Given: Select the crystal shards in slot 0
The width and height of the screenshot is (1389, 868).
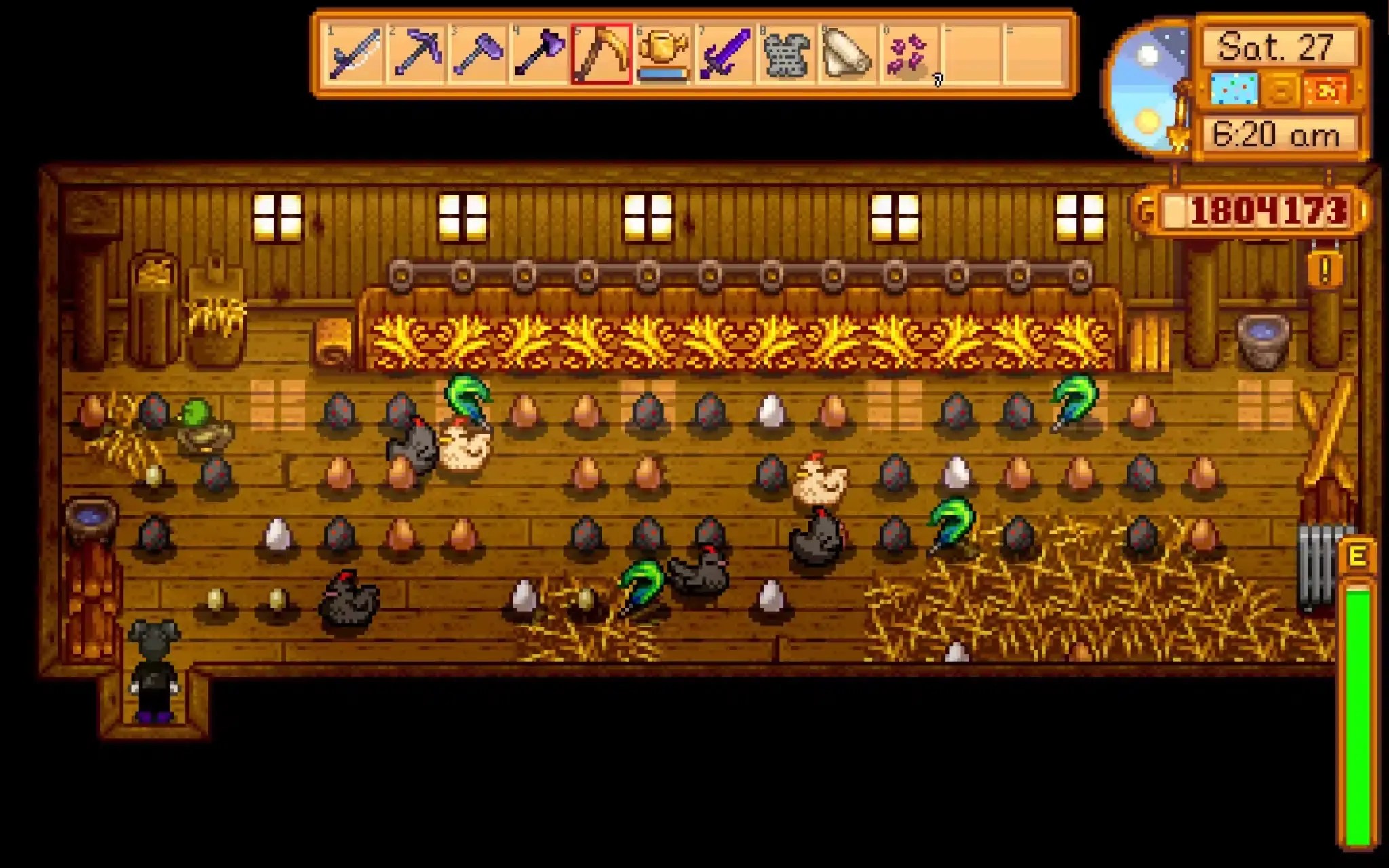Looking at the screenshot, I should [905, 58].
